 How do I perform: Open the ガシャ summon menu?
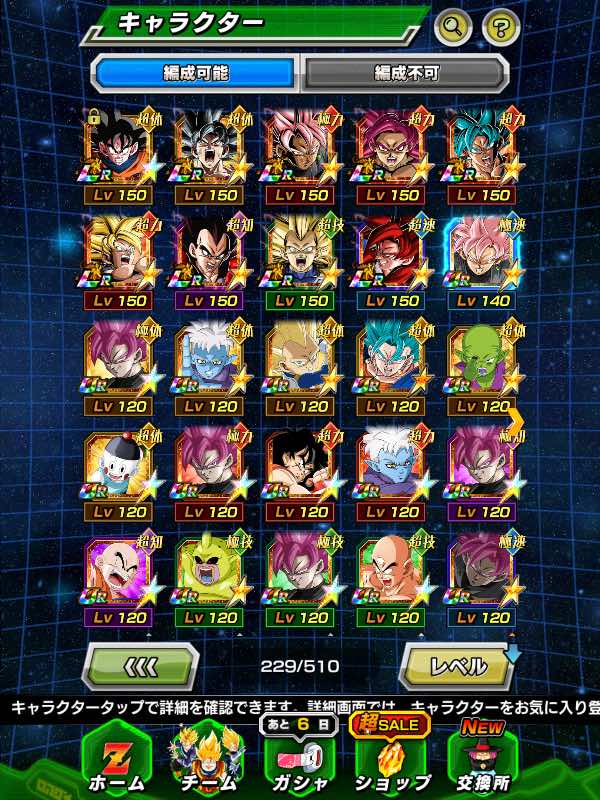tap(300, 757)
